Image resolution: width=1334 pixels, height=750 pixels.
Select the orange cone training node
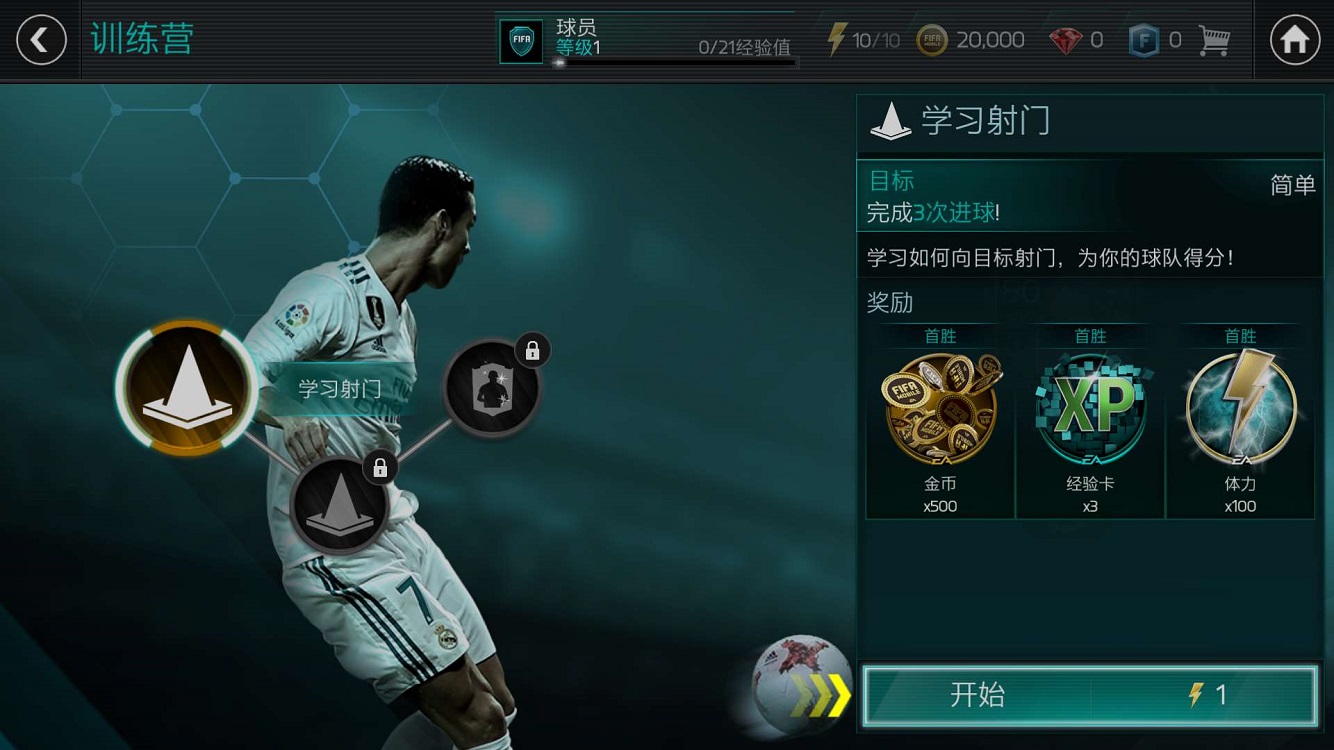point(186,388)
